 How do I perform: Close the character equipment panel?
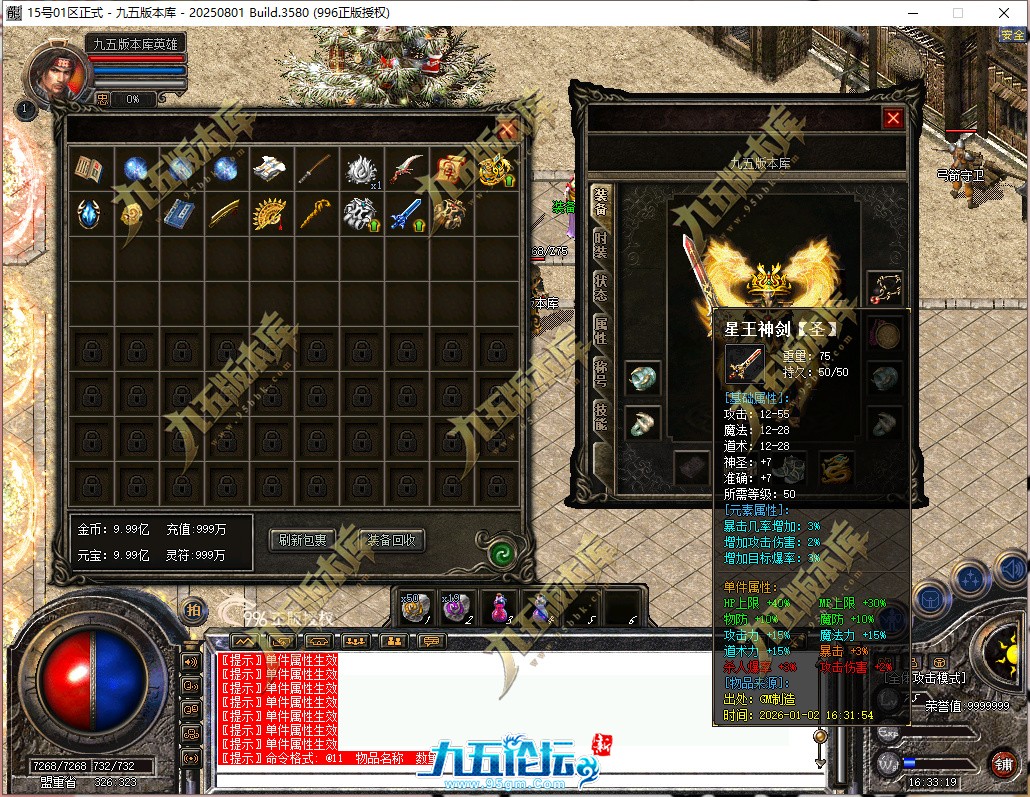893,119
